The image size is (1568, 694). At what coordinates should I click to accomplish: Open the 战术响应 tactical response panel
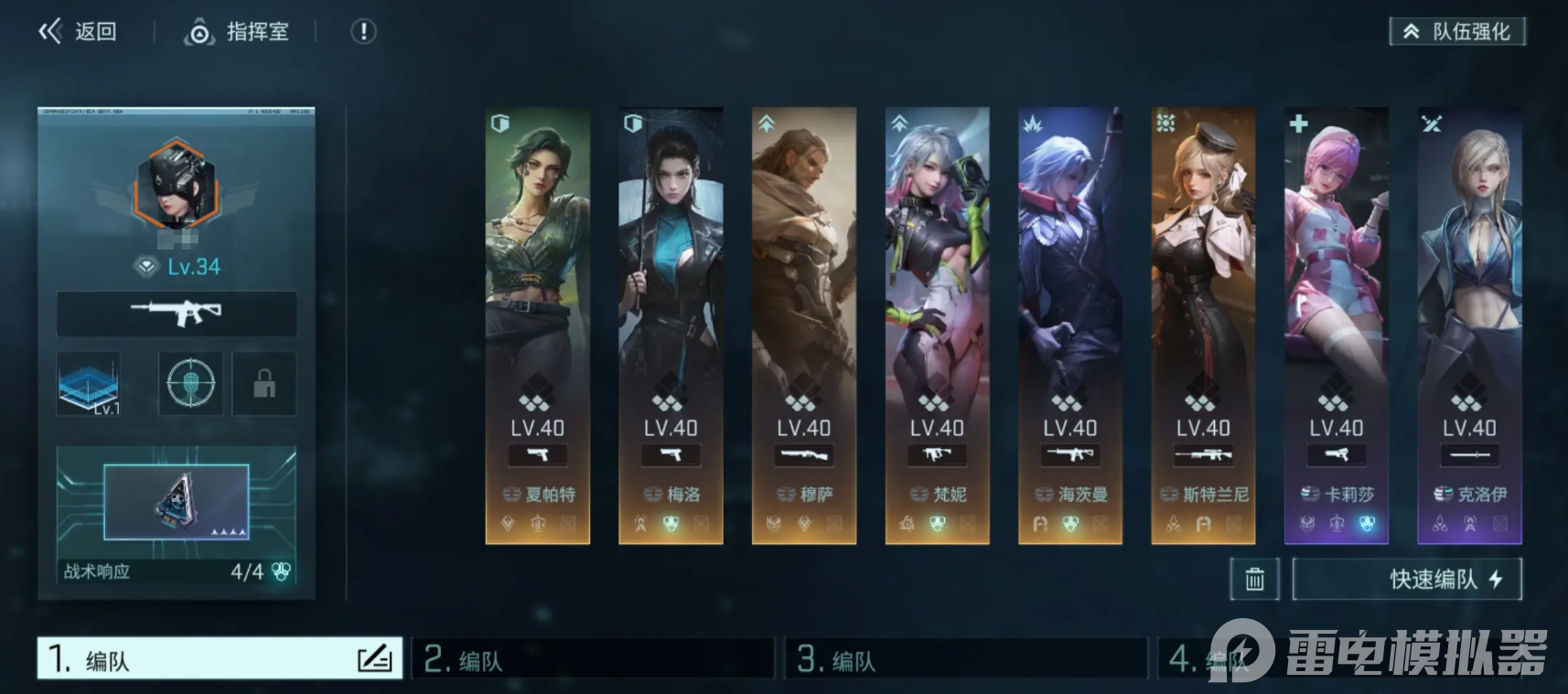coord(177,516)
